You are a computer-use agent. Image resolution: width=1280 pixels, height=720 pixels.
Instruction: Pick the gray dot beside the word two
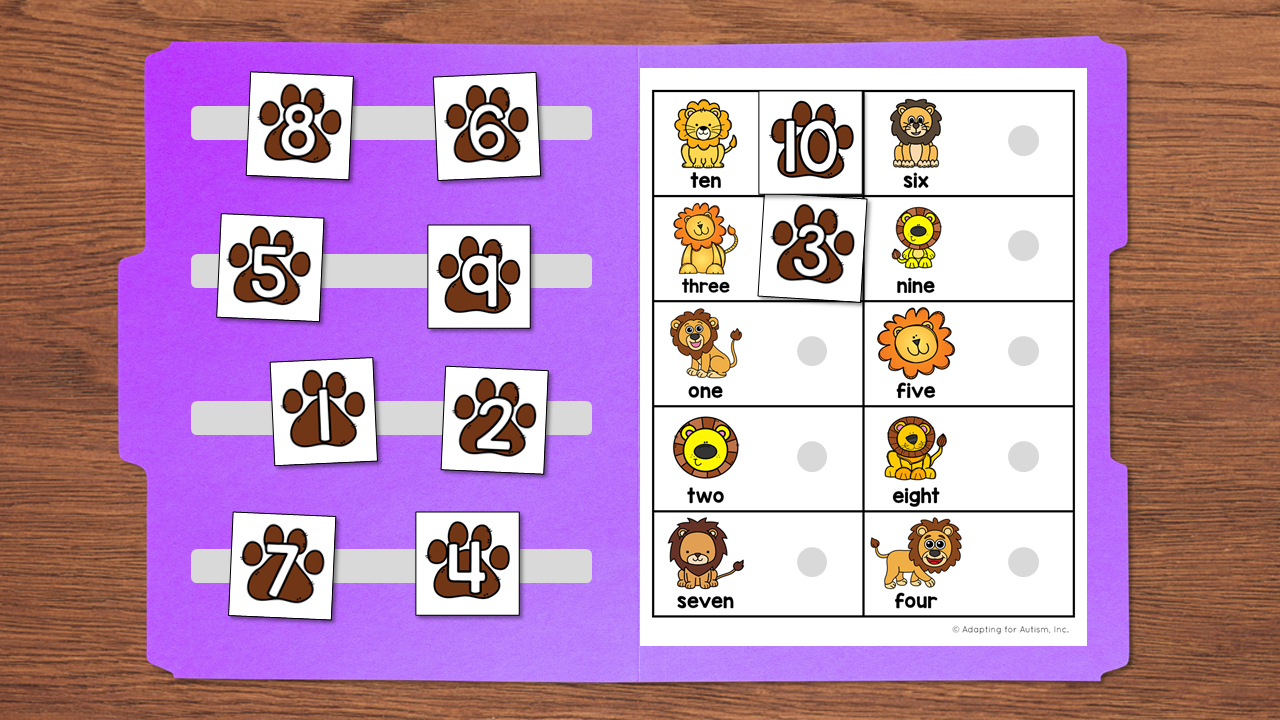[812, 457]
